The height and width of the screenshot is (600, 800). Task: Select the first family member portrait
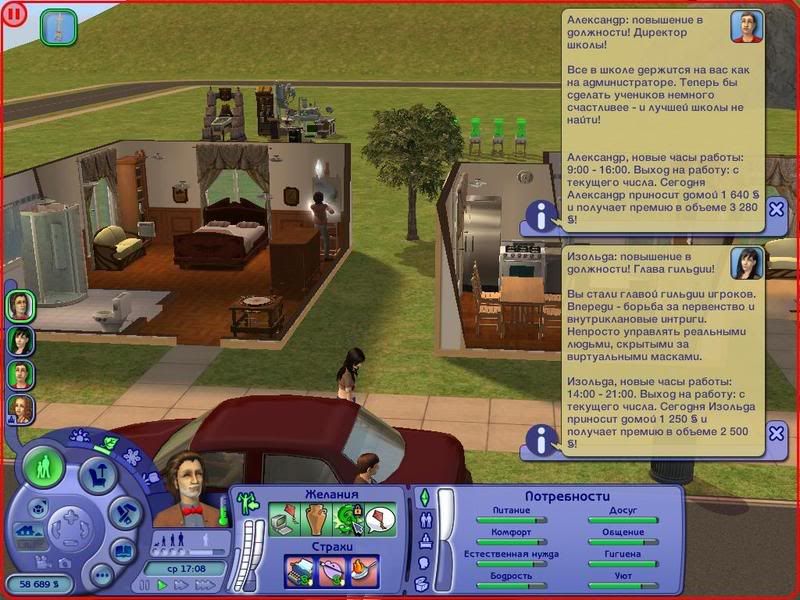tap(20, 306)
